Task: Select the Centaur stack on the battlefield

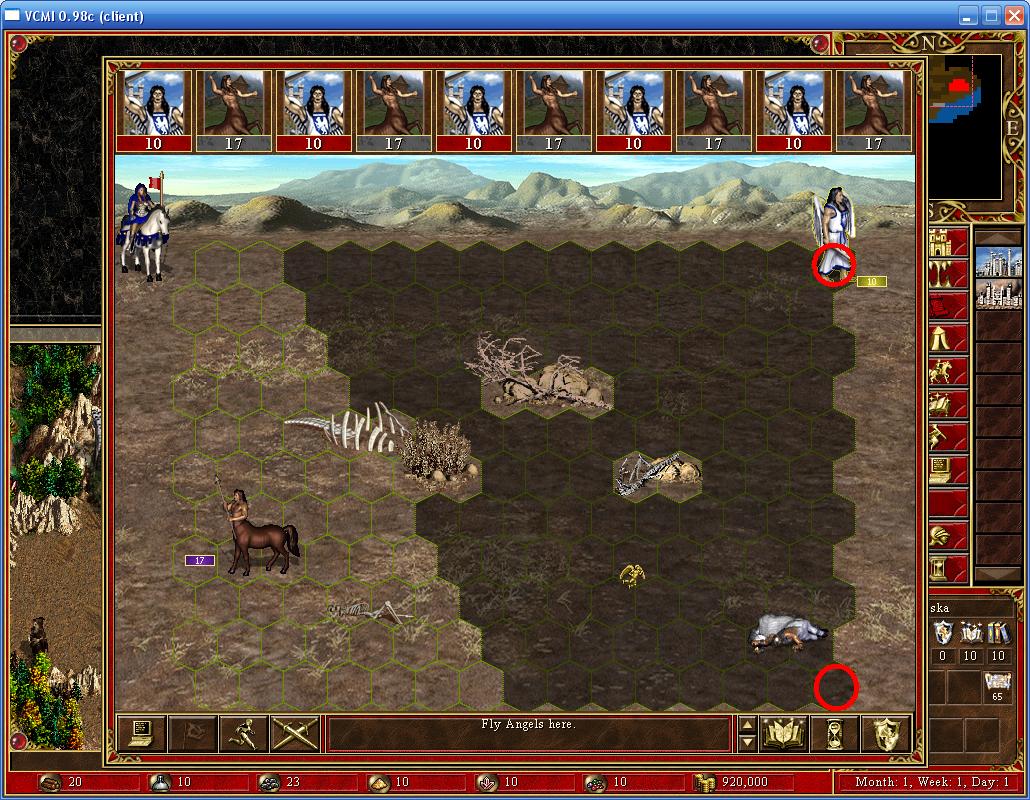Action: pyautogui.click(x=255, y=535)
